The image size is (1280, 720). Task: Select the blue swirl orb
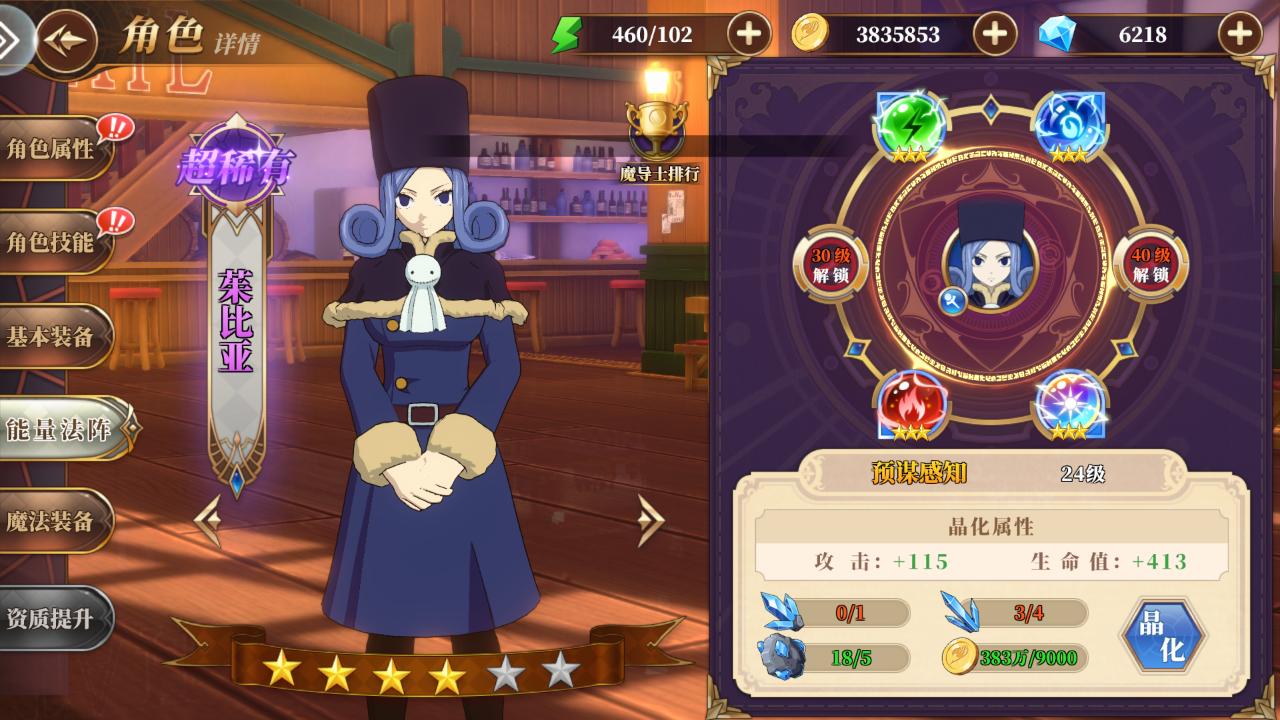pos(1068,125)
